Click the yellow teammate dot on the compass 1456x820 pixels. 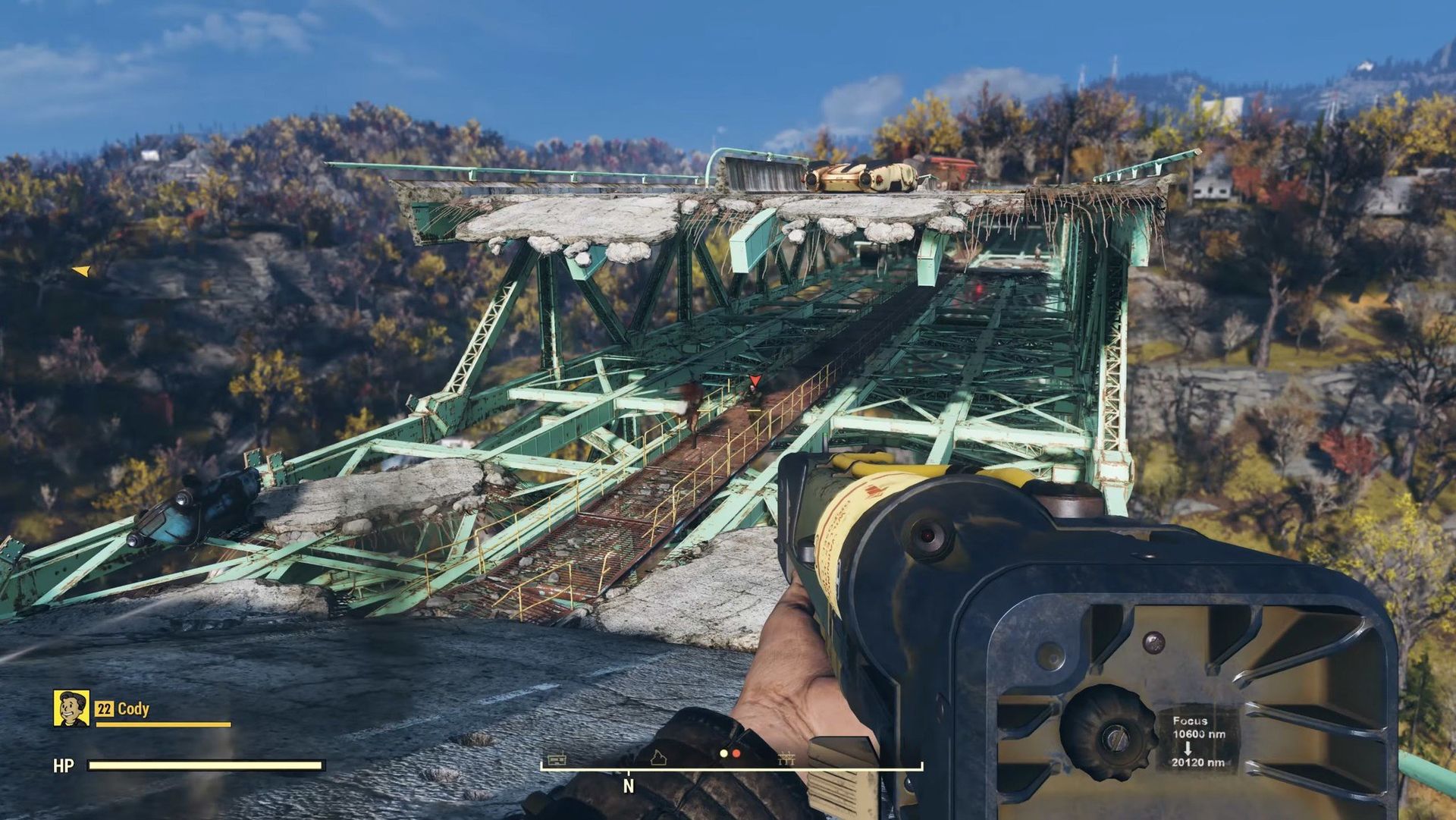point(723,753)
